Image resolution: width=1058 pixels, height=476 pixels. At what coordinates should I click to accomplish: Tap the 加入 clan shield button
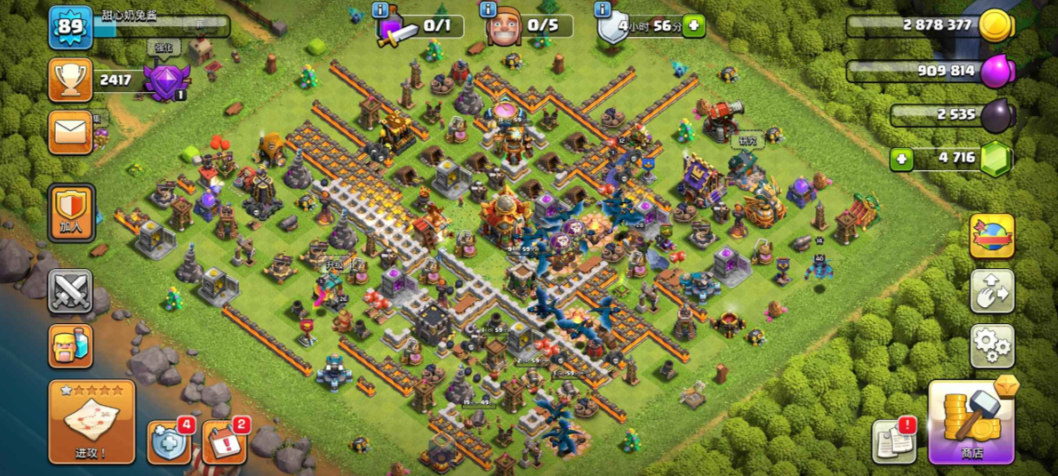[71, 212]
